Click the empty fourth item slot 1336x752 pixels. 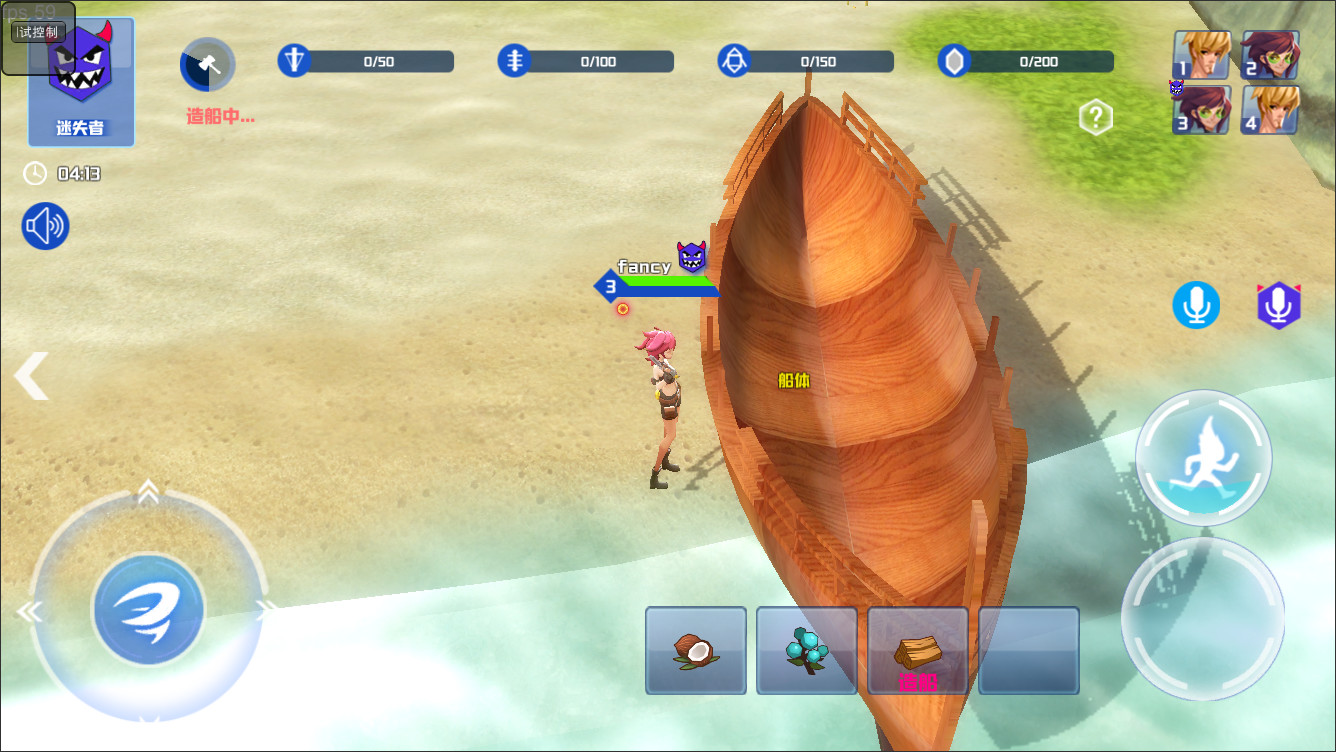click(1028, 650)
